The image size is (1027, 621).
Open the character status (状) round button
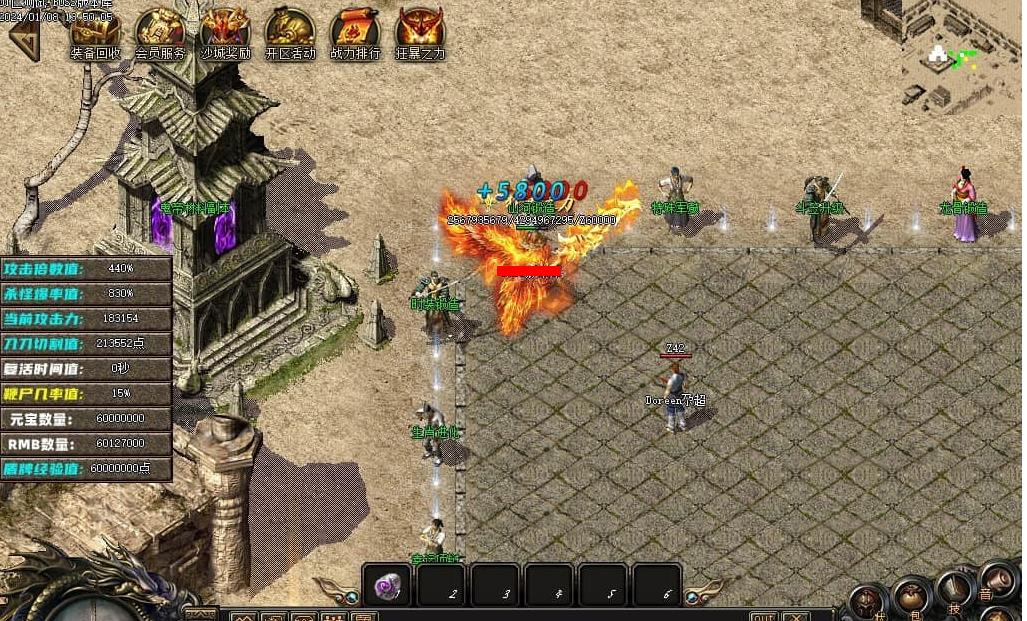pos(868,604)
